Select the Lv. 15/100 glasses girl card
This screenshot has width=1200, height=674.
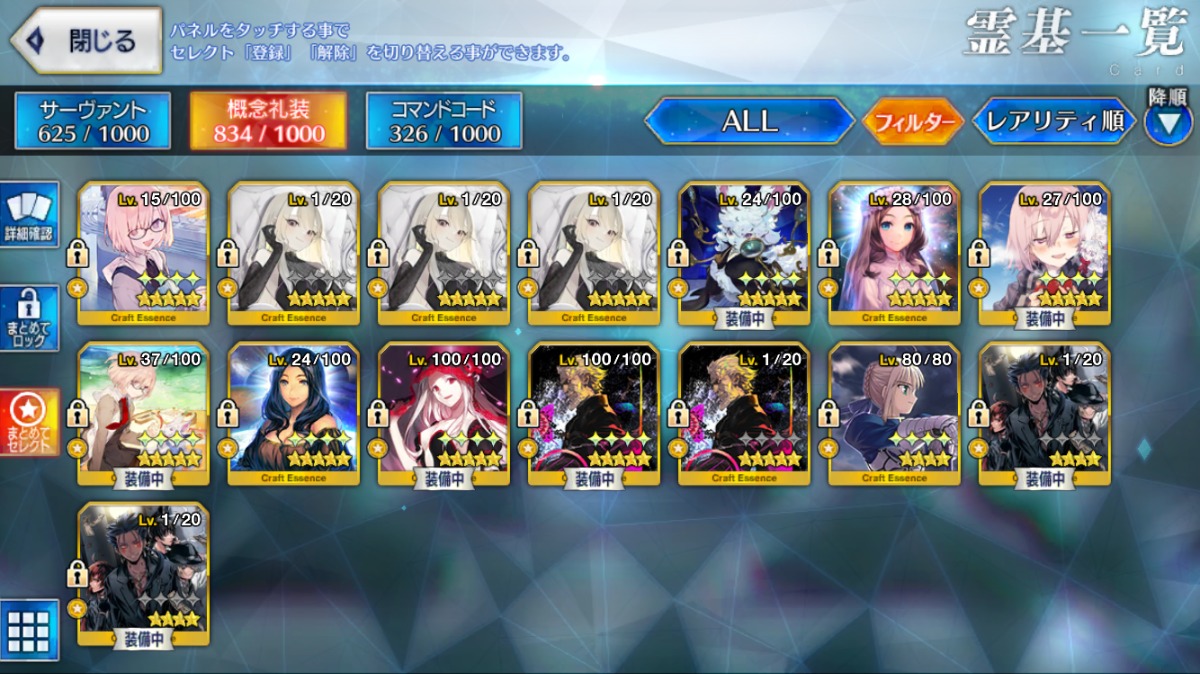pyautogui.click(x=143, y=254)
